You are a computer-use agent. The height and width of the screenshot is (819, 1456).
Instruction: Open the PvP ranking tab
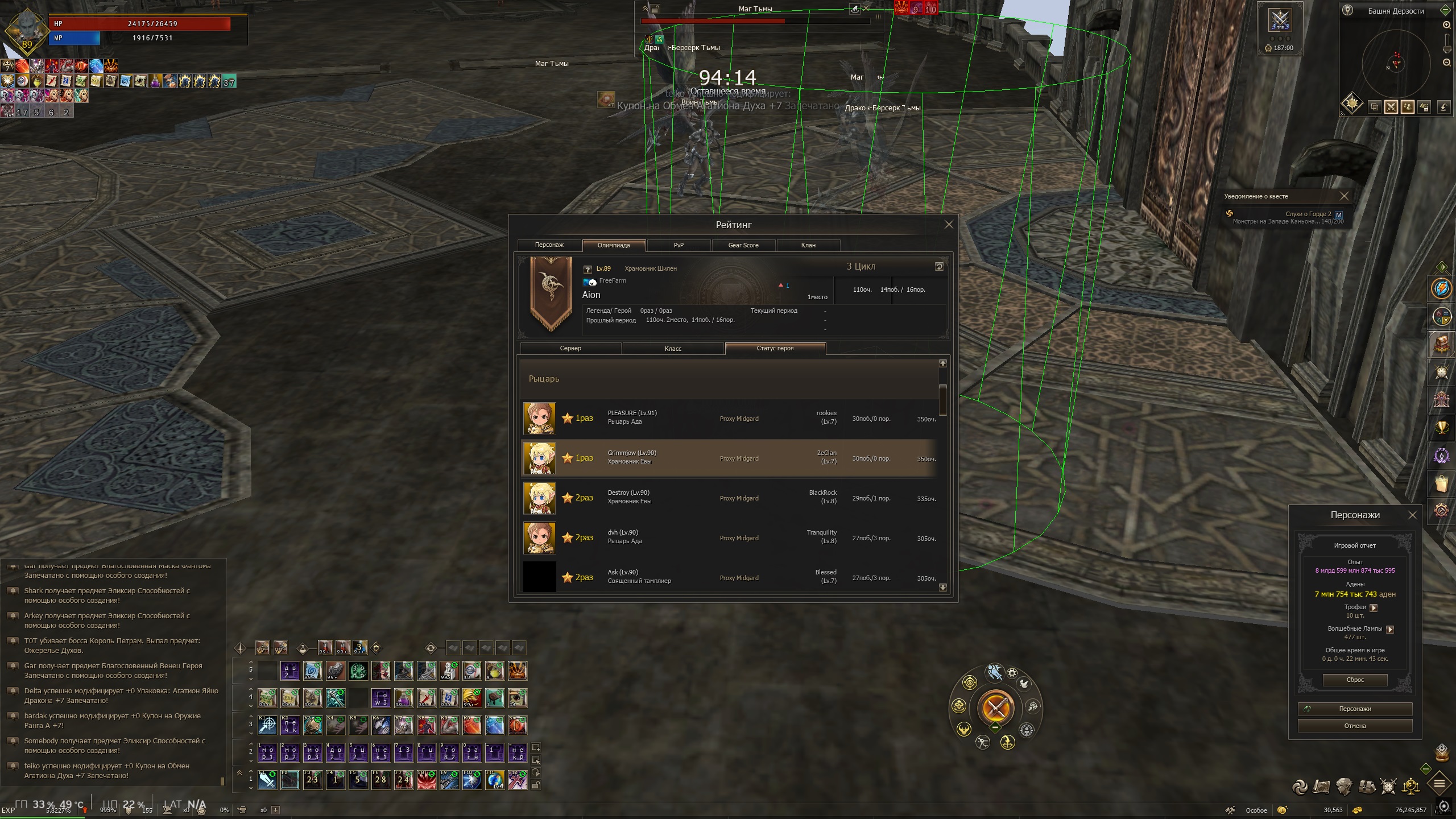679,245
